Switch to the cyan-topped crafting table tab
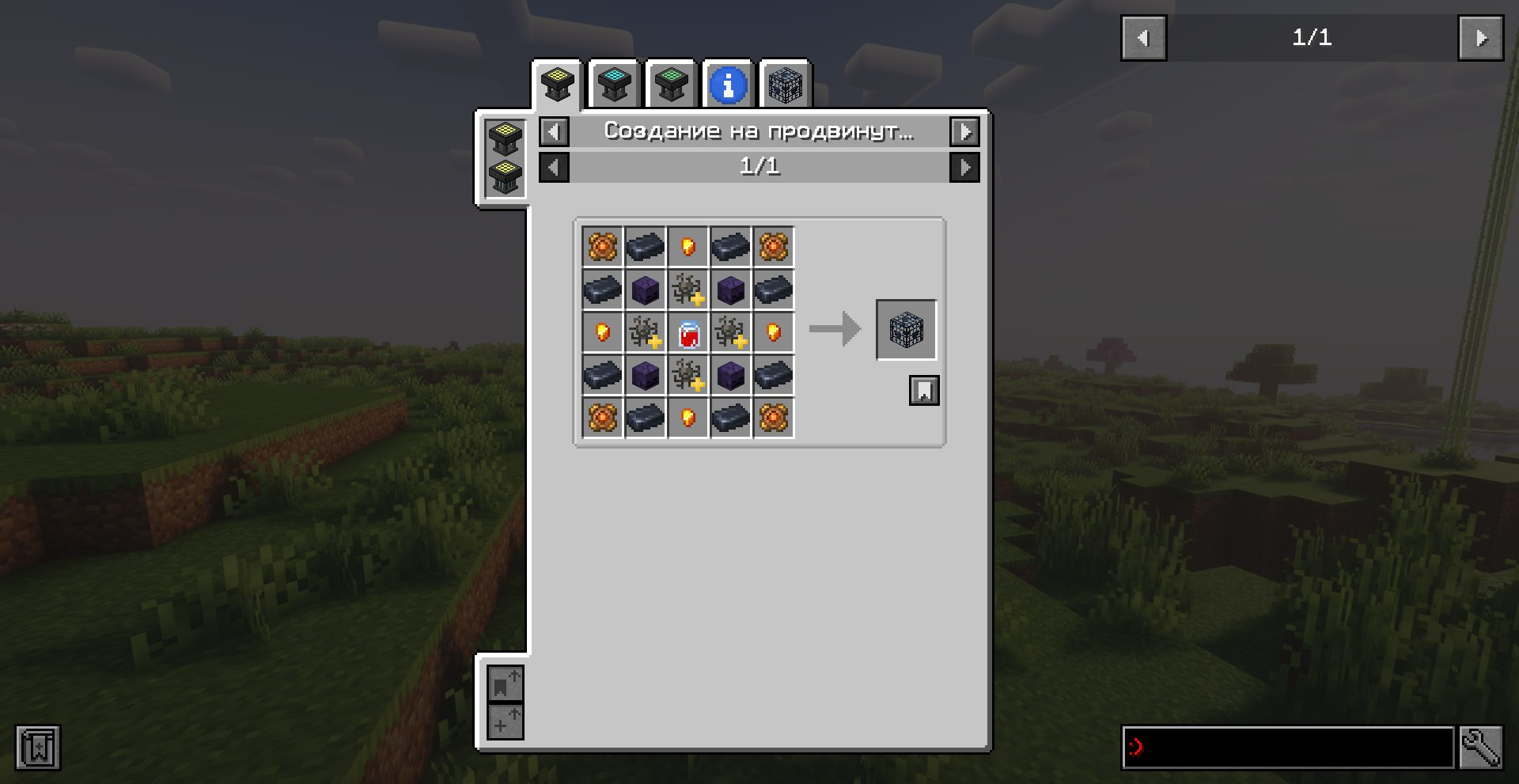The width and height of the screenshot is (1519, 784). coord(615,84)
